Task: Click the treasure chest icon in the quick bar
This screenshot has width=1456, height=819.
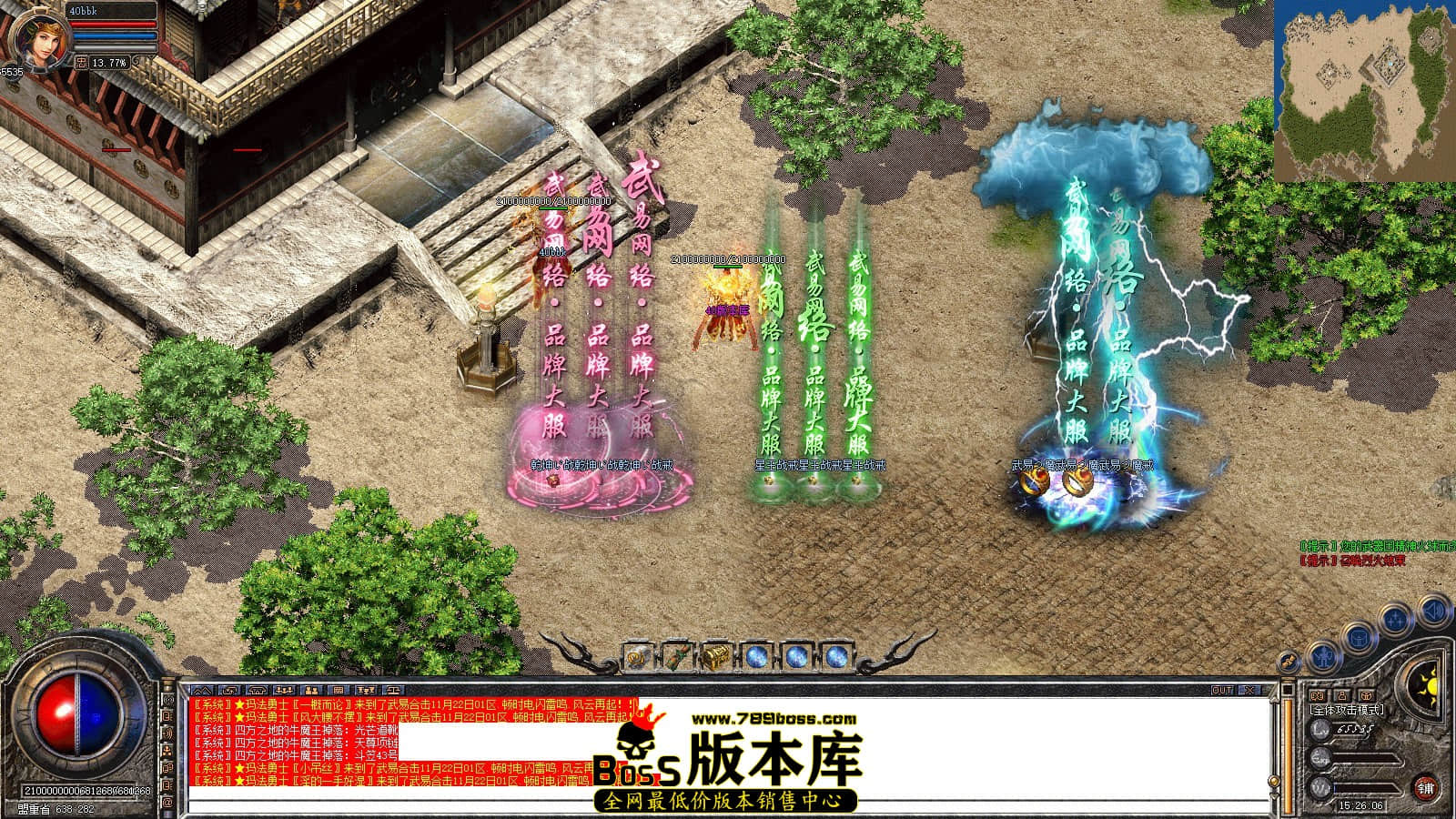Action: pyautogui.click(x=716, y=656)
